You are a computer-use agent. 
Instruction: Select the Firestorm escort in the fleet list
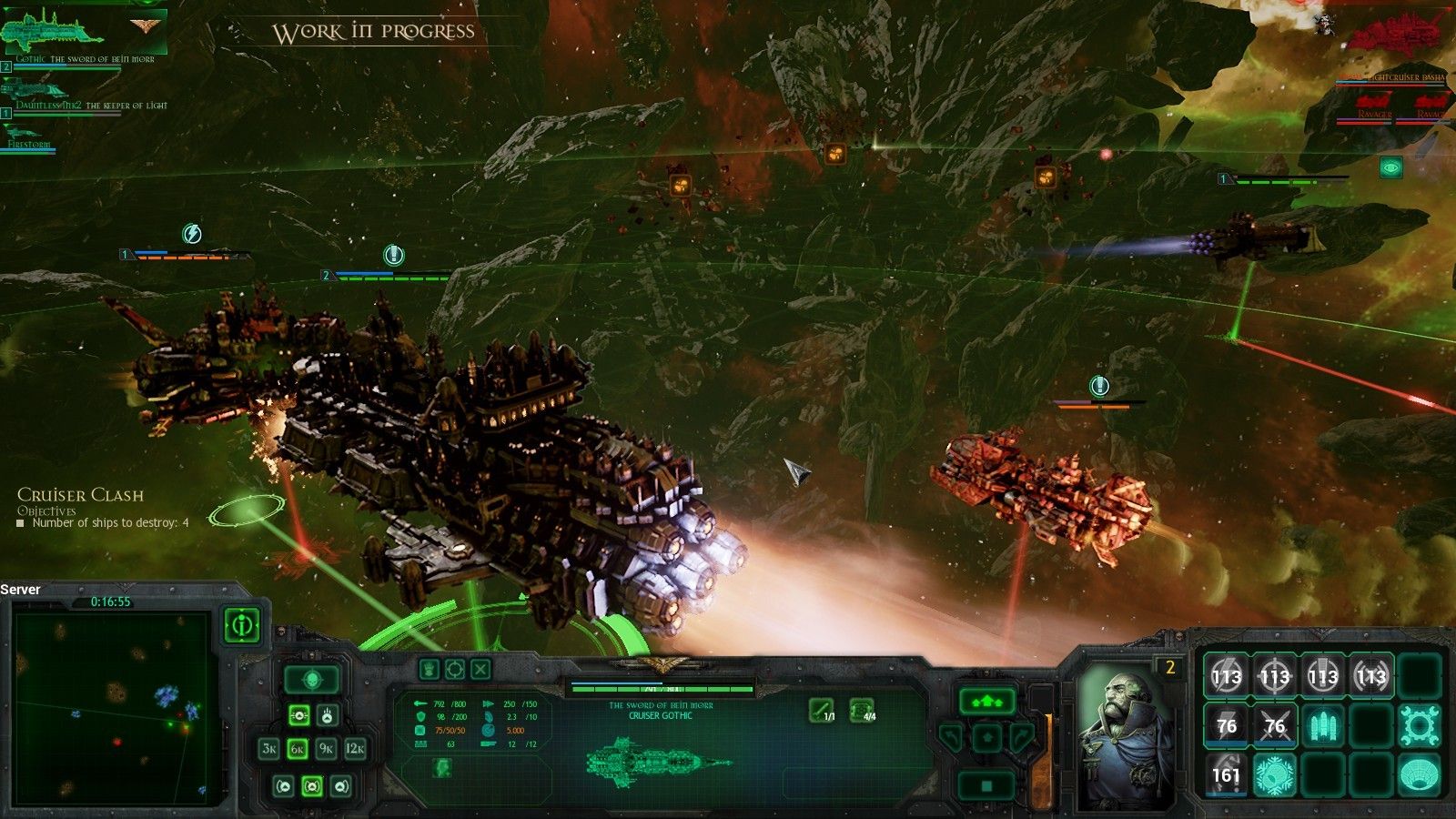pos(27,135)
